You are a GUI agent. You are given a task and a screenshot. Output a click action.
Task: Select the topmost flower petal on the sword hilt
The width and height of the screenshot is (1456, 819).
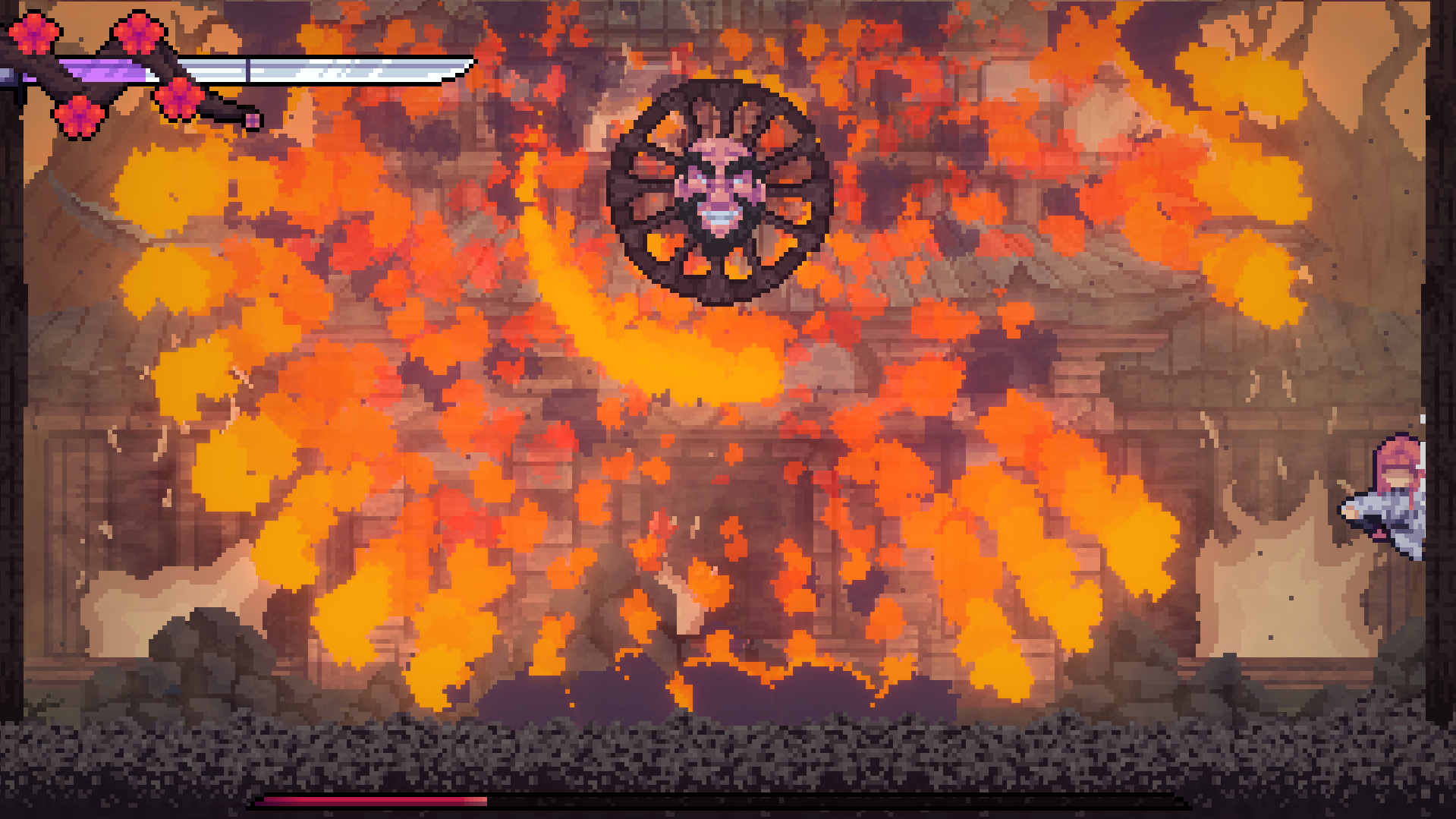139,32
